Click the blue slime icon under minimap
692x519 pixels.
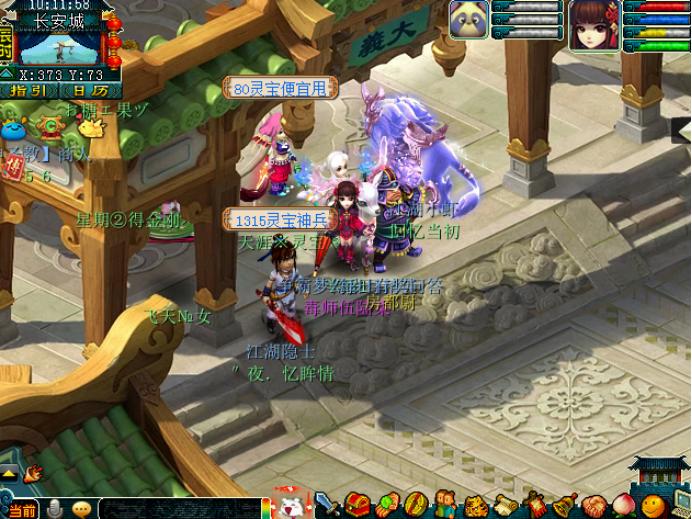coord(13,129)
